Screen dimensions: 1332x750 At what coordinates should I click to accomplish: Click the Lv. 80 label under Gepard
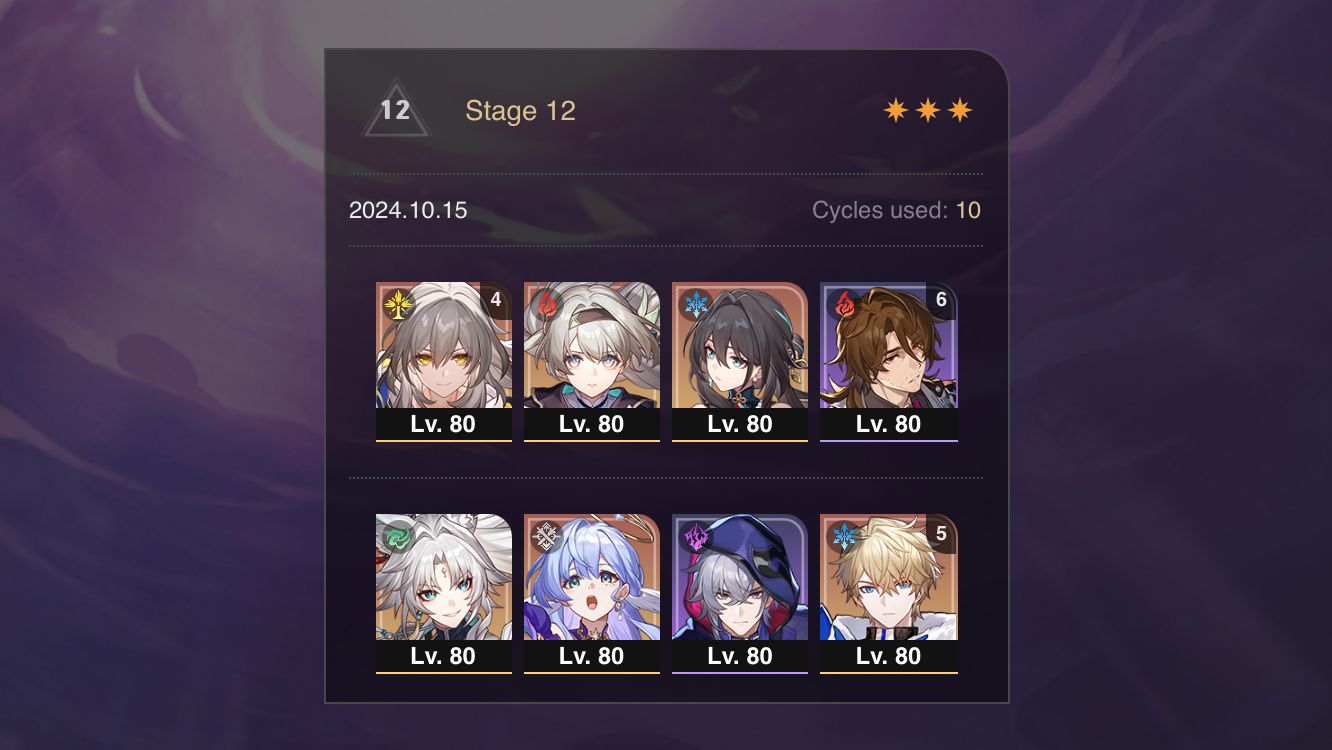pyautogui.click(x=888, y=657)
